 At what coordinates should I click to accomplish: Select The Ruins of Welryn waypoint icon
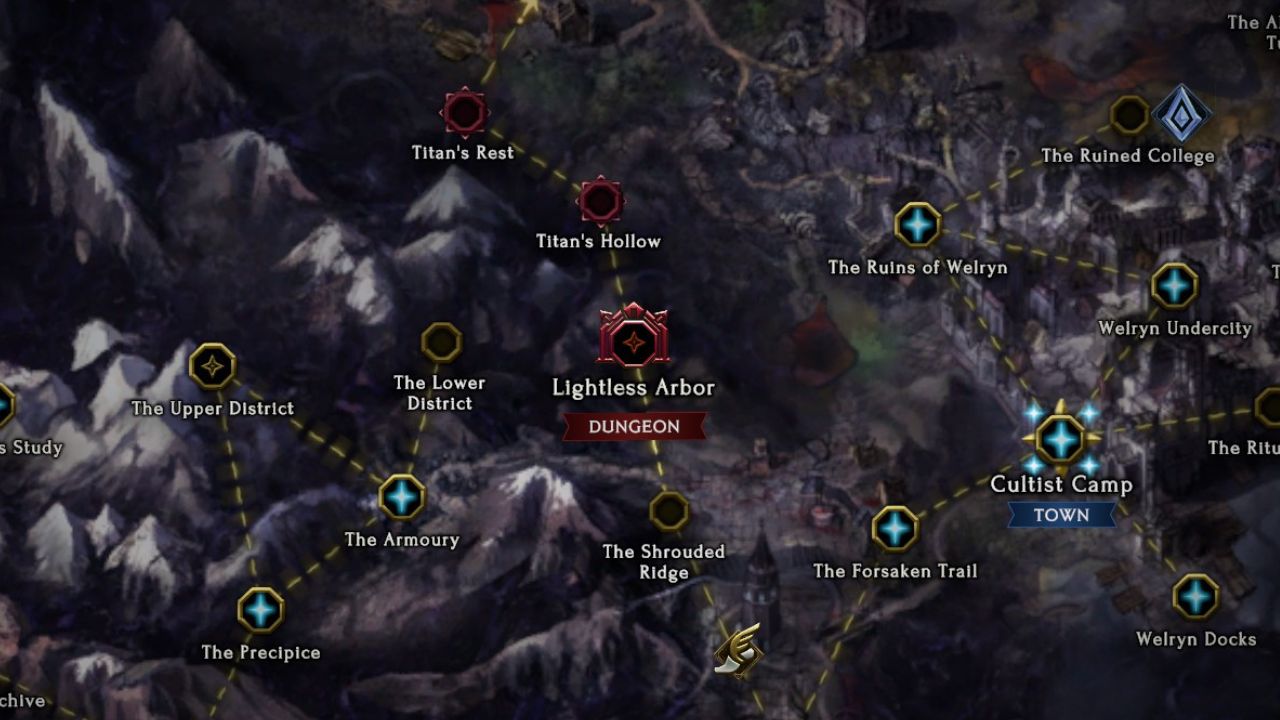click(919, 225)
